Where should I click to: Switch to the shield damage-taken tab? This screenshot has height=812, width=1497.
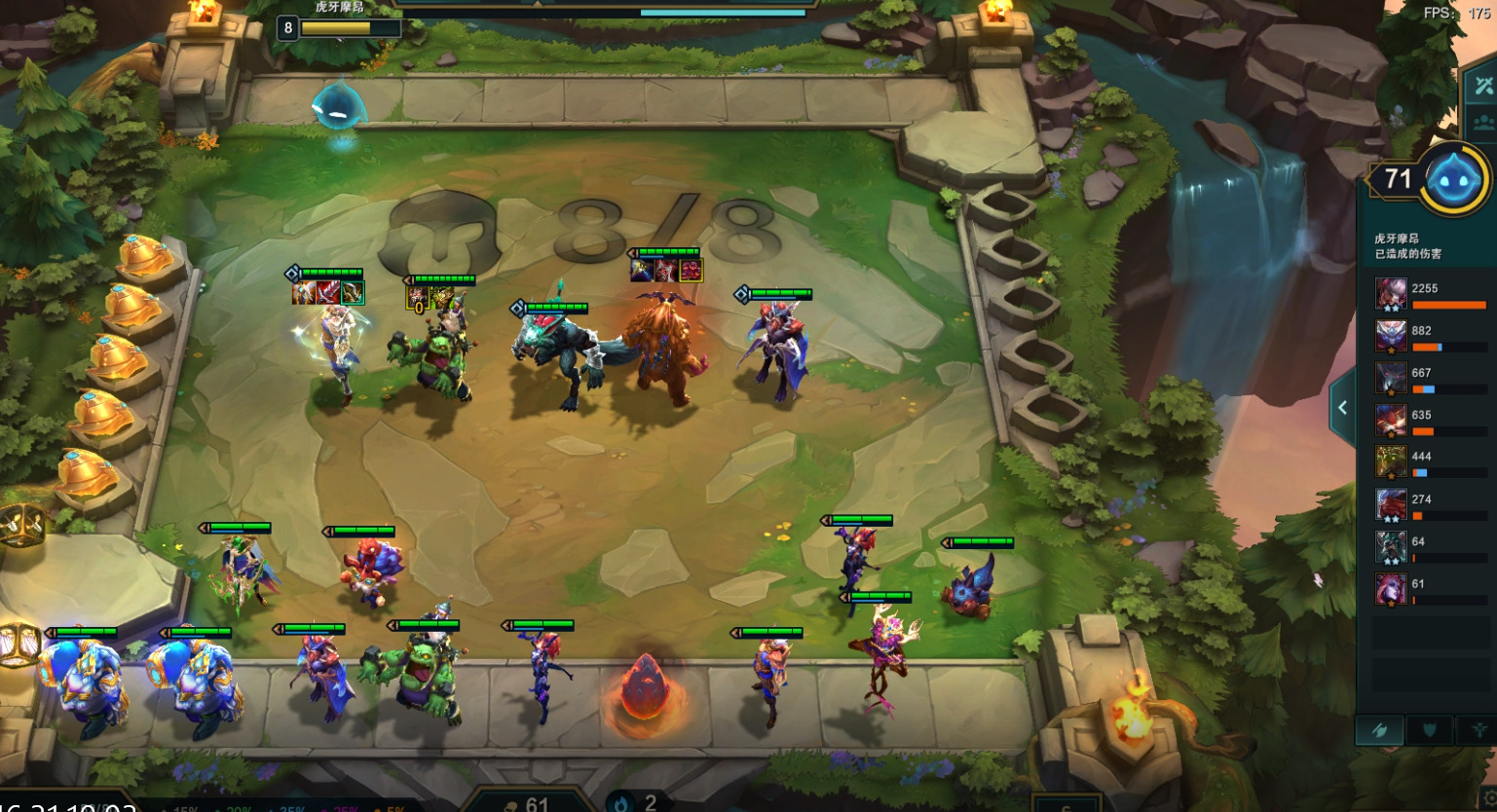[x=1429, y=730]
